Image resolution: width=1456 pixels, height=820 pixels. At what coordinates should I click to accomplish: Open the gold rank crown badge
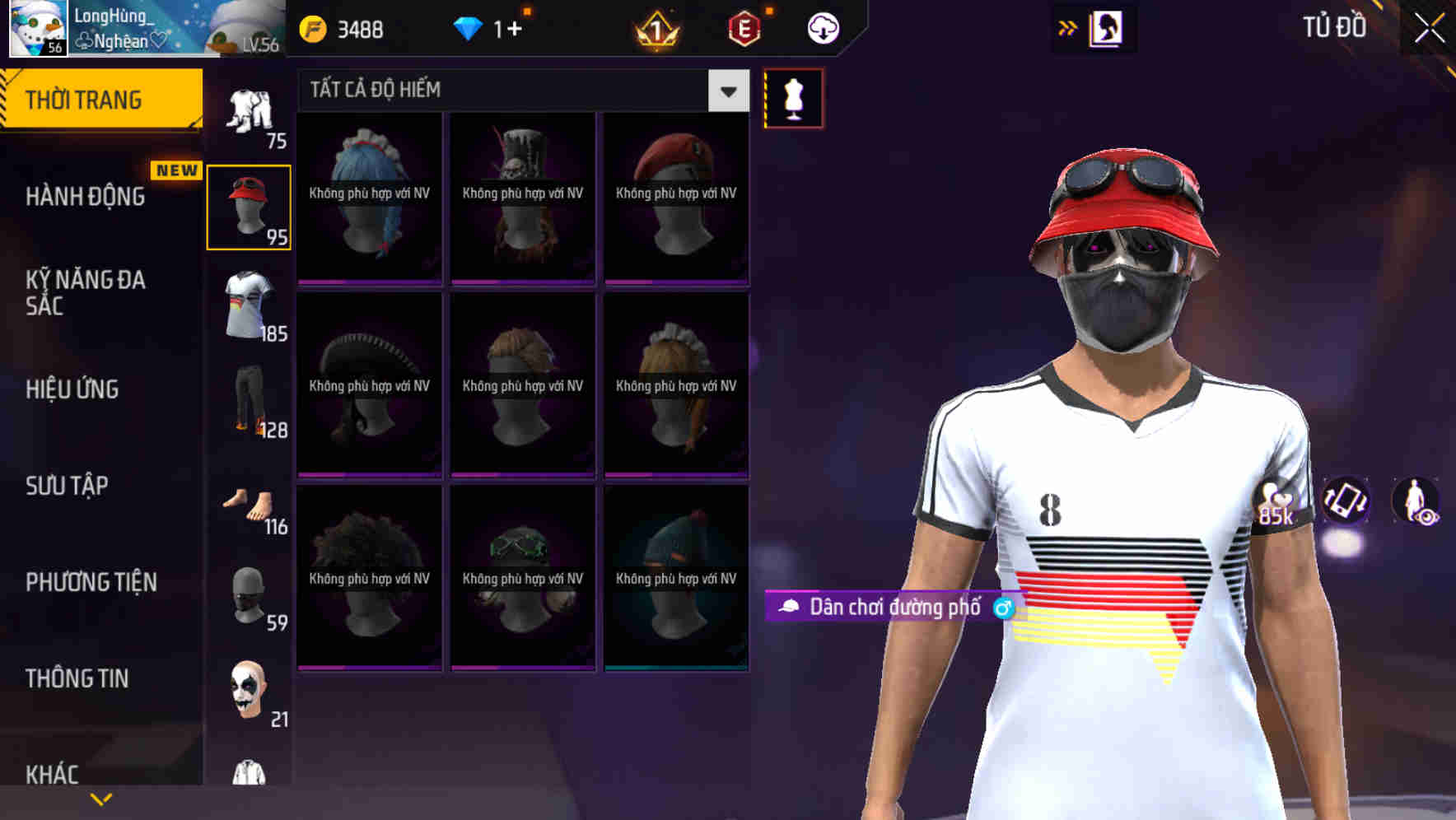(655, 28)
